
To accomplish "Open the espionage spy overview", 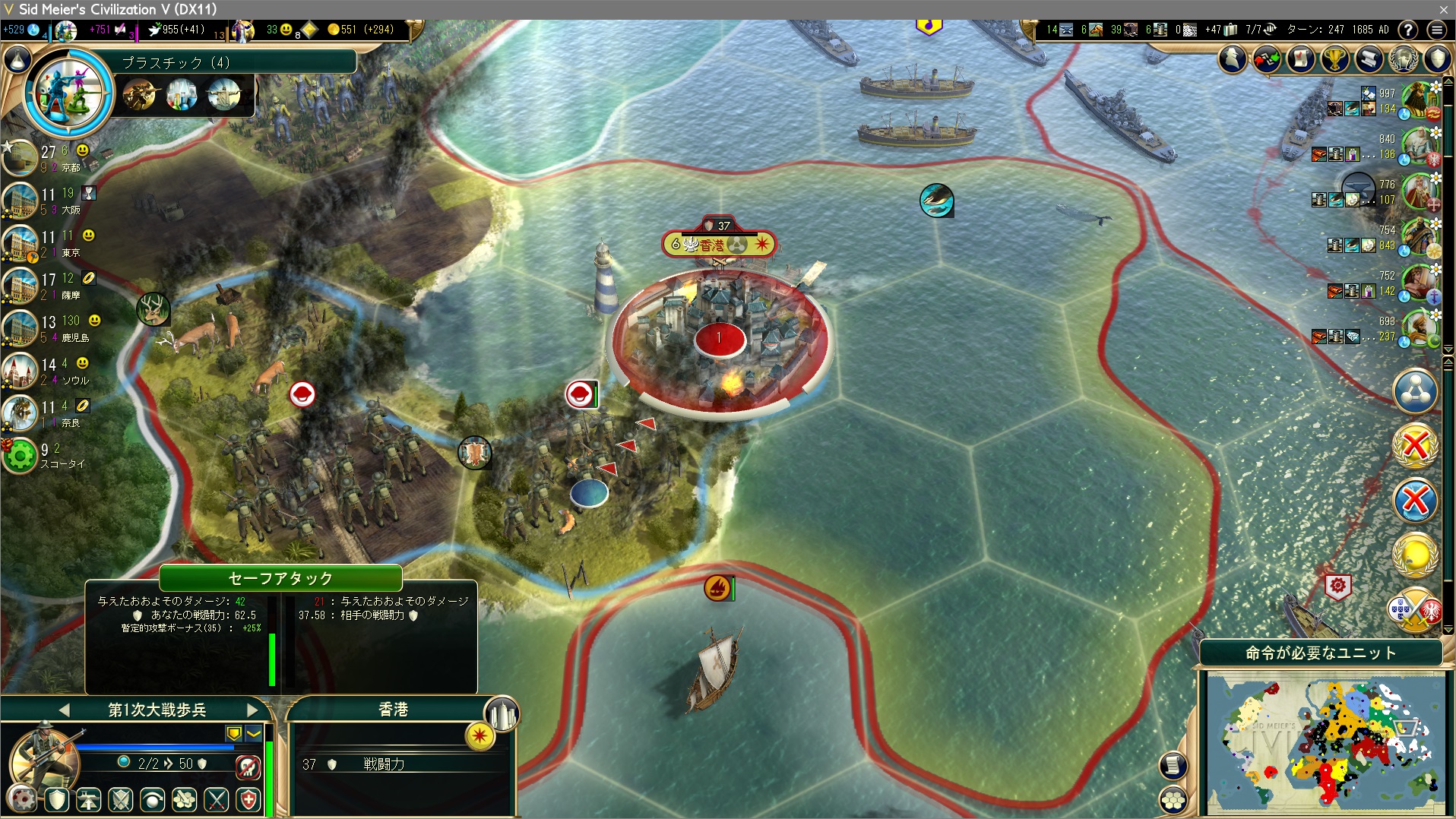I will tap(1233, 58).
